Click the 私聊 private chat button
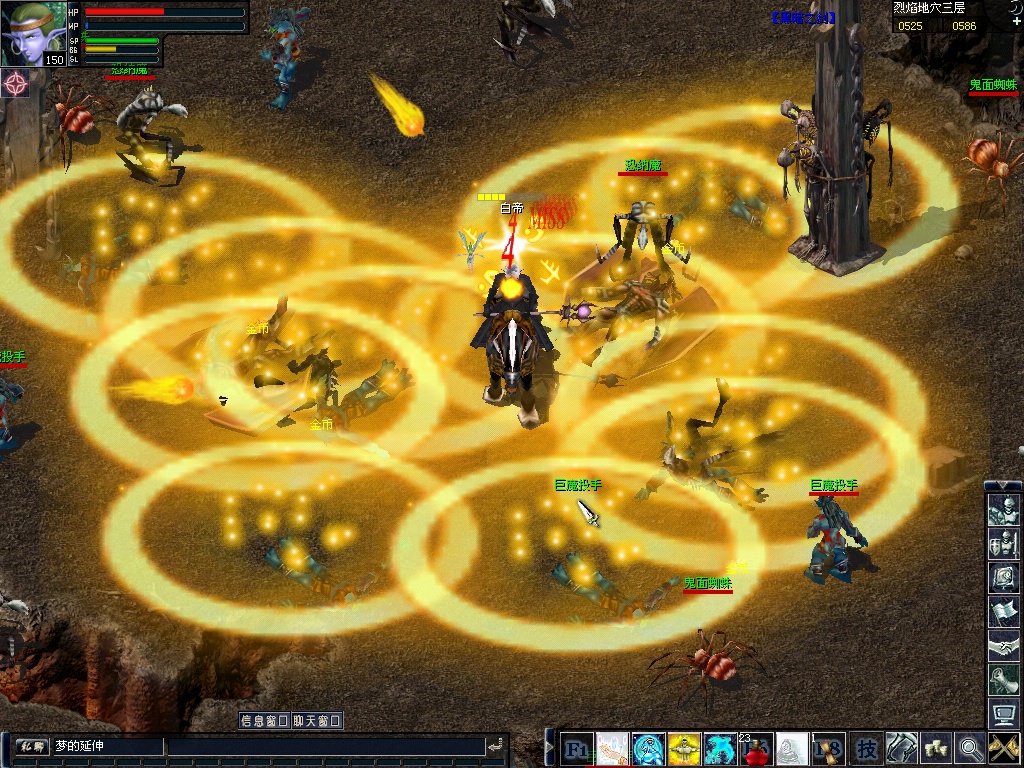Screen dimensions: 1024x768 [32, 746]
